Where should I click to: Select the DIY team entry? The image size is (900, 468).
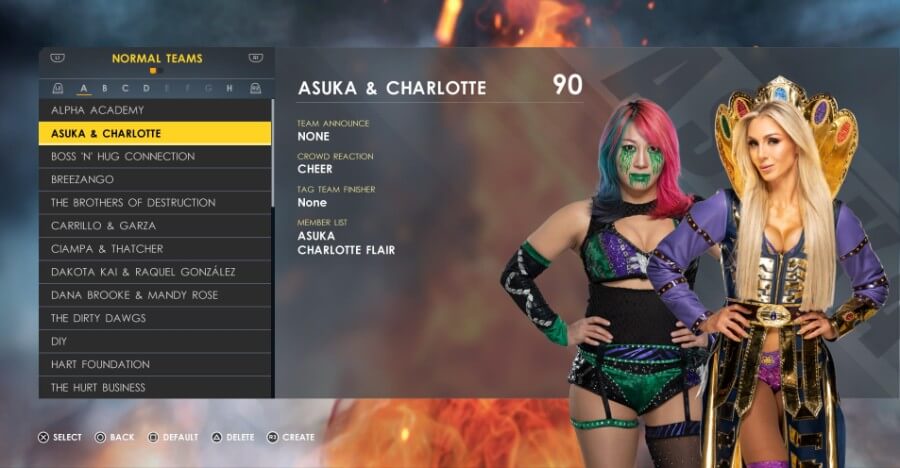tap(154, 341)
